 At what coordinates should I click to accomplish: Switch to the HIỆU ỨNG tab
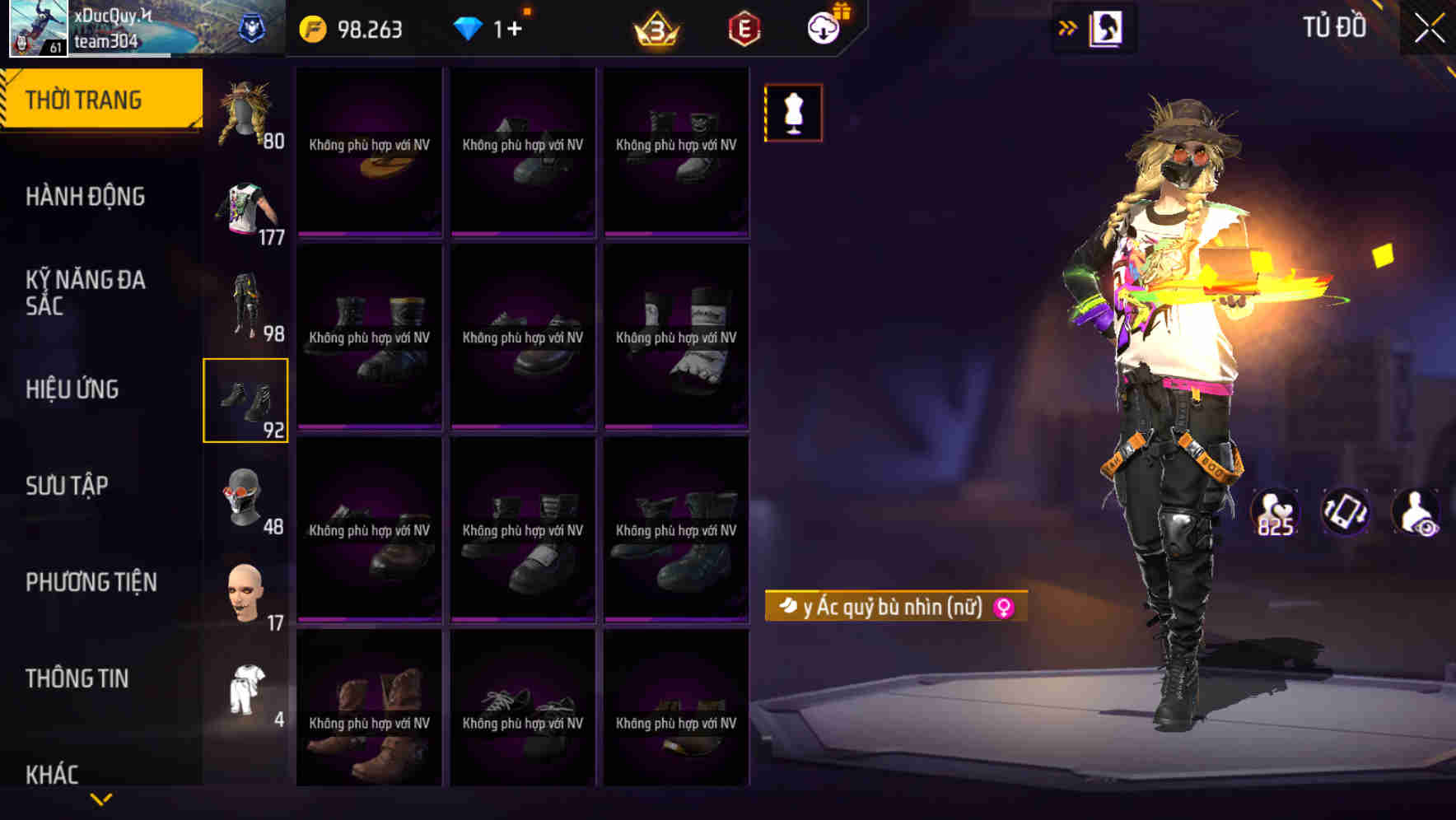pos(72,389)
